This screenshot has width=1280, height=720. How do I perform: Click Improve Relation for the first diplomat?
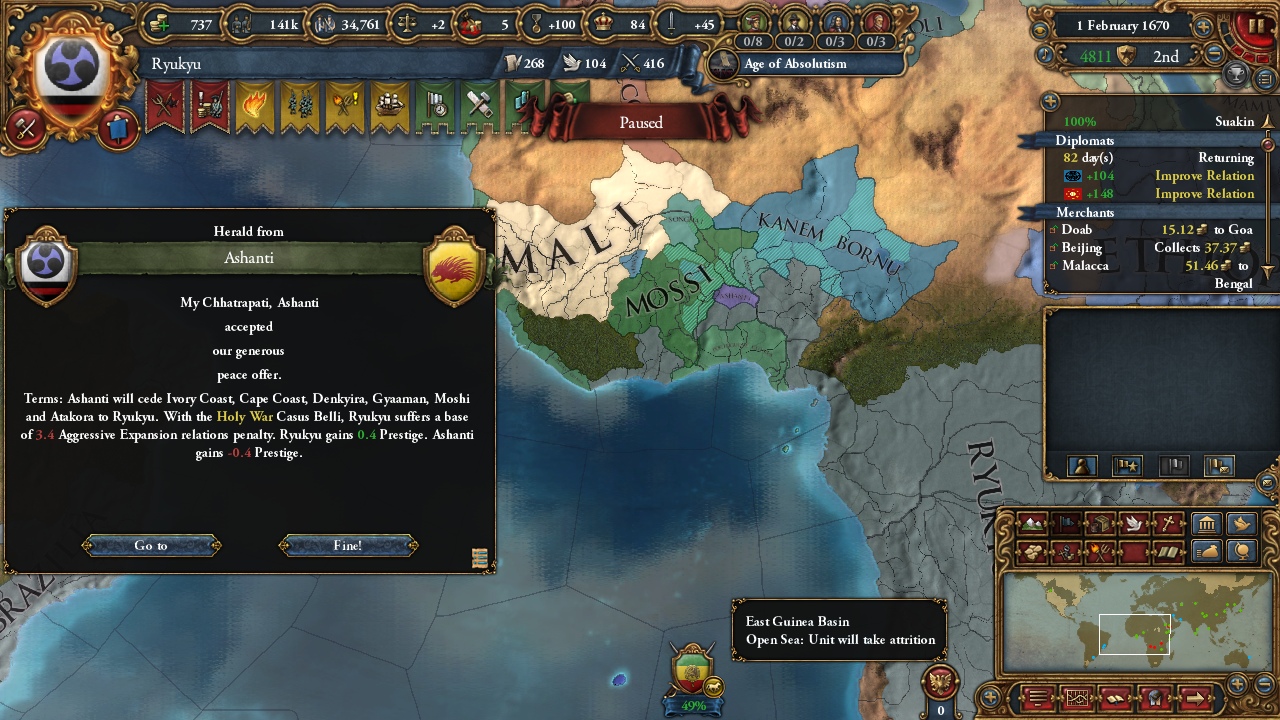tap(1203, 176)
